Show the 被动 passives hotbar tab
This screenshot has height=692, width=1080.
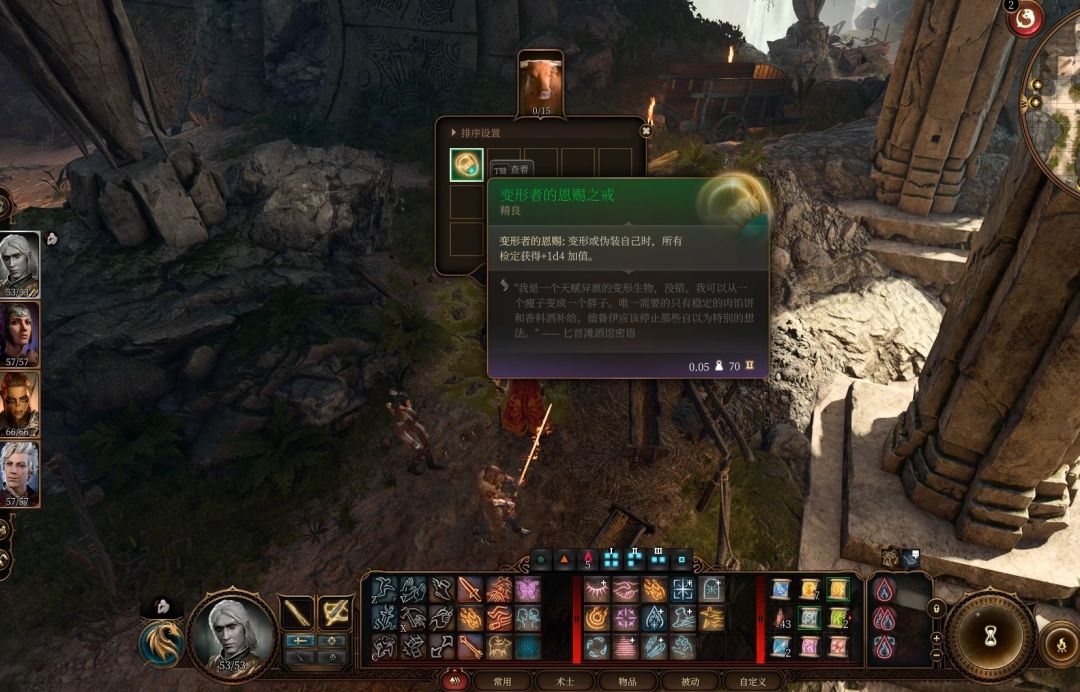[690, 681]
